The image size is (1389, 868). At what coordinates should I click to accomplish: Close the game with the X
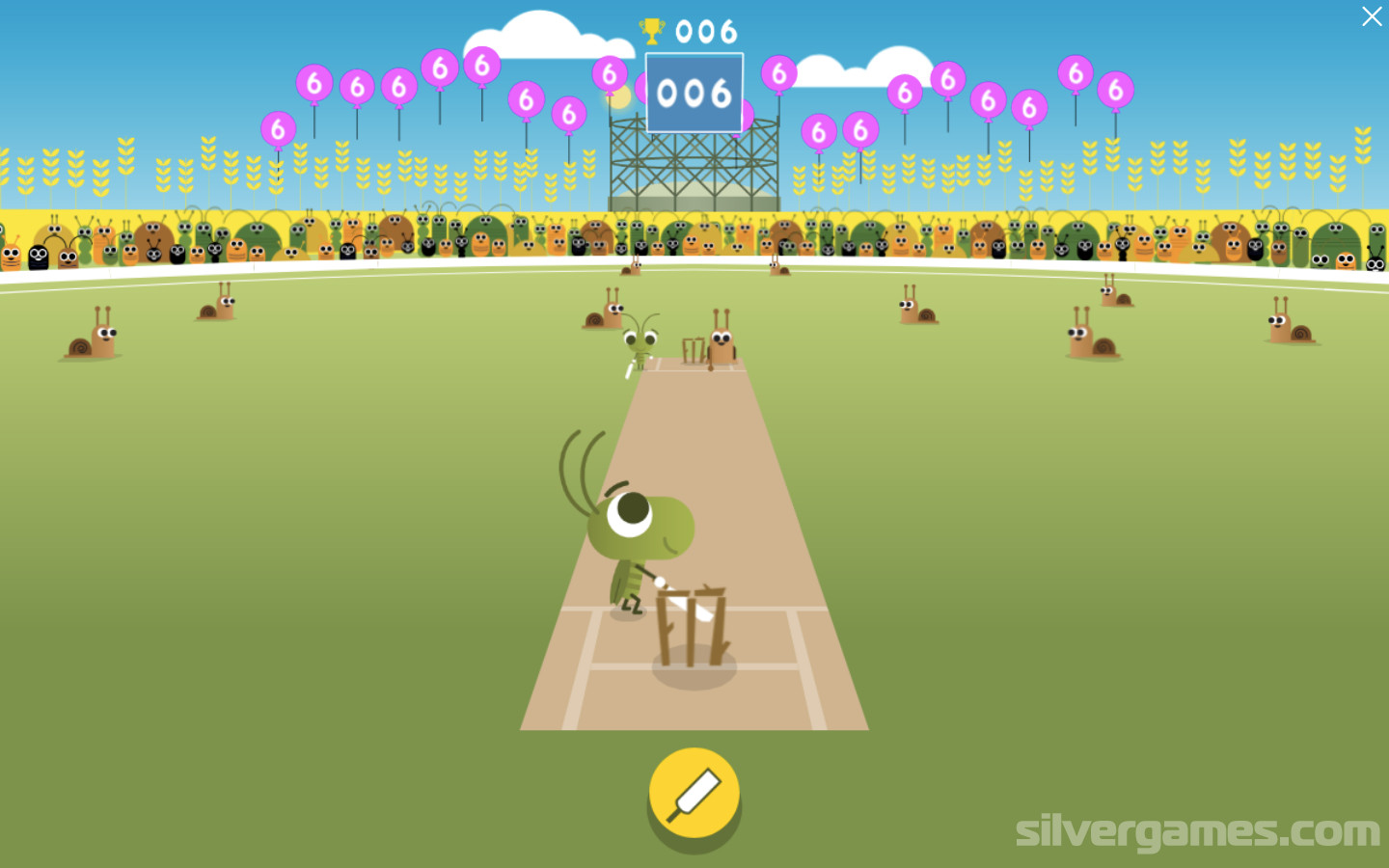click(x=1371, y=16)
